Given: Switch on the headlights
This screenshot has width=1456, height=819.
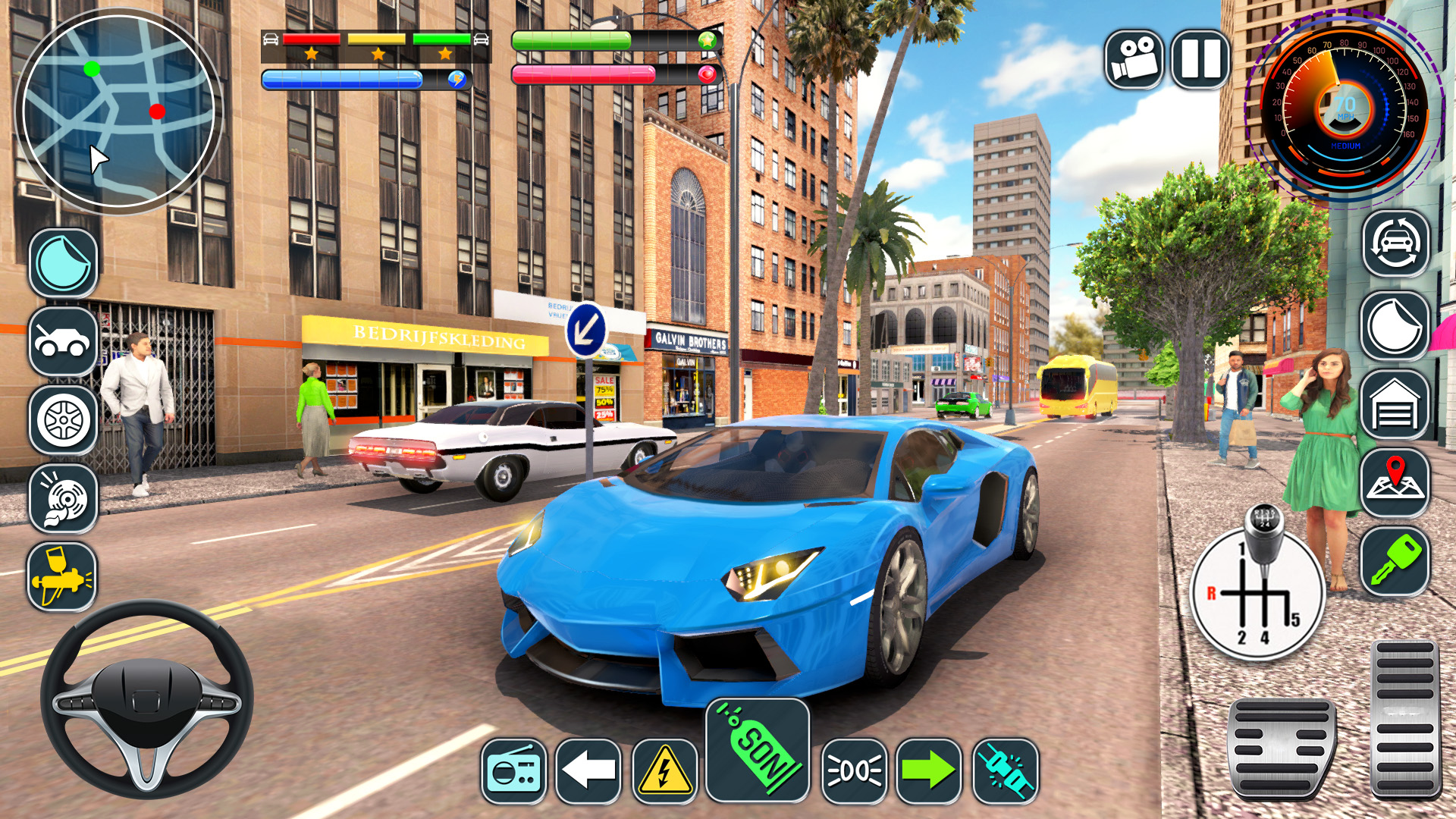Looking at the screenshot, I should (854, 771).
